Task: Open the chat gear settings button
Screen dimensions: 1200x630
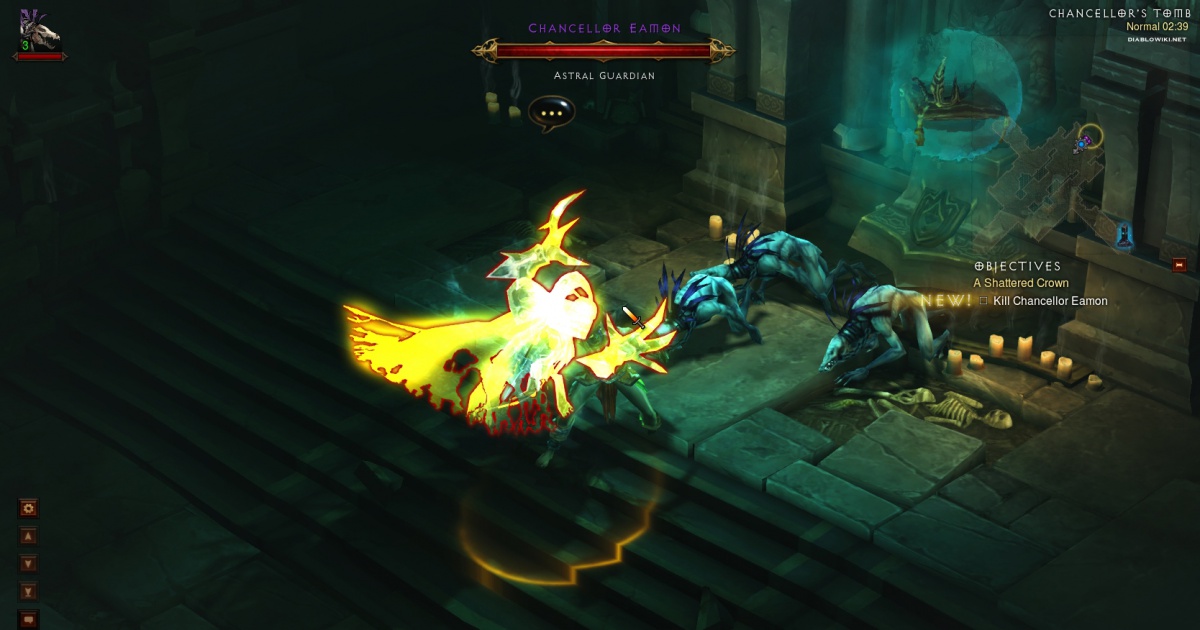Action: point(28,508)
